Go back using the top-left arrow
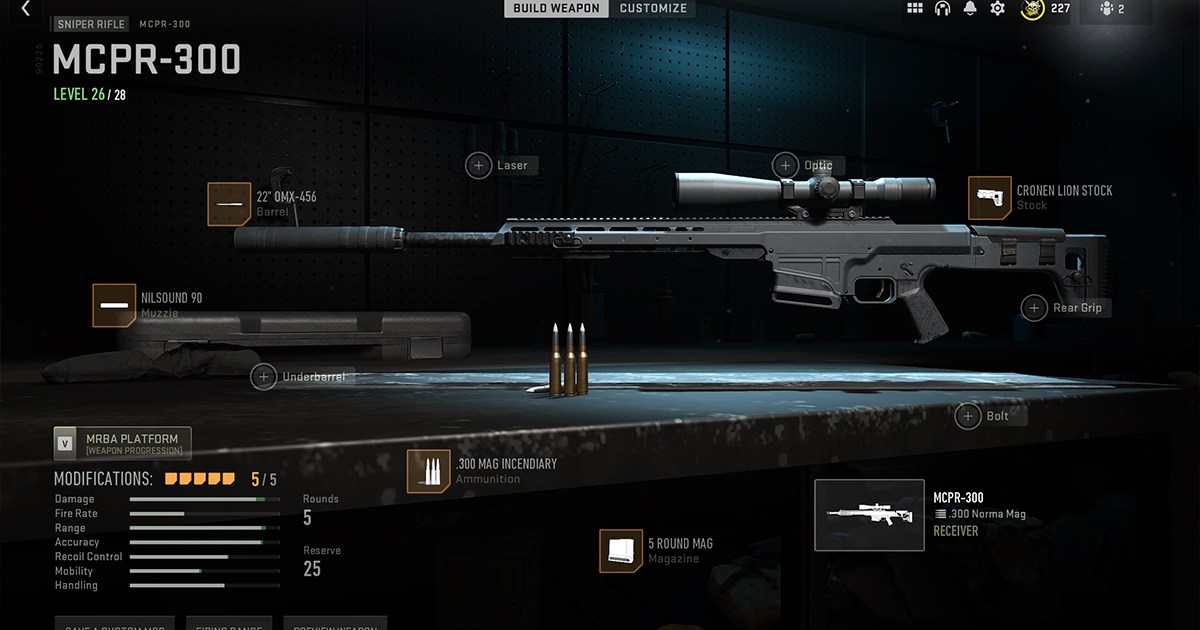Screen dimensions: 1200x630 point(25,8)
